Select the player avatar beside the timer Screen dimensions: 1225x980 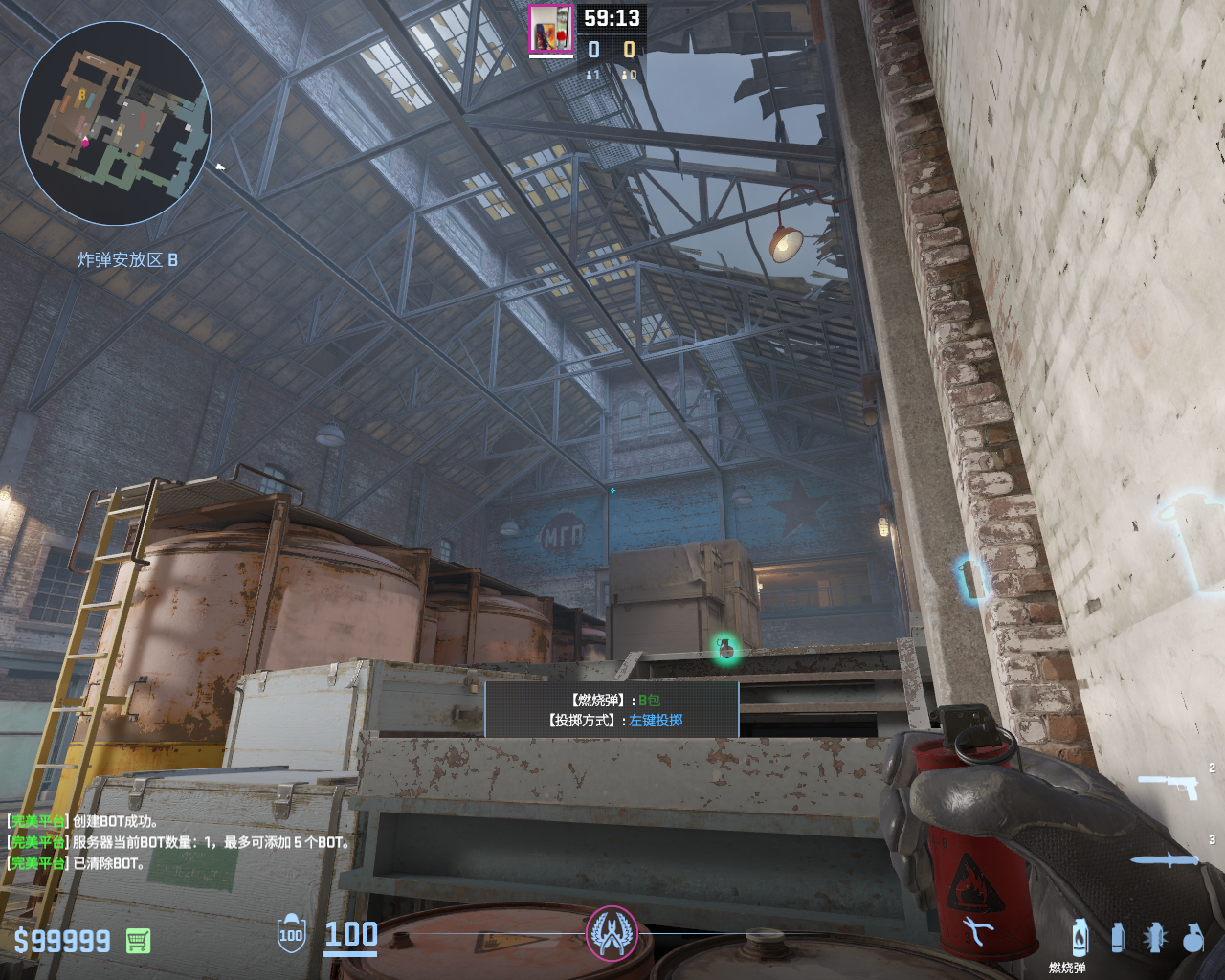pyautogui.click(x=550, y=28)
